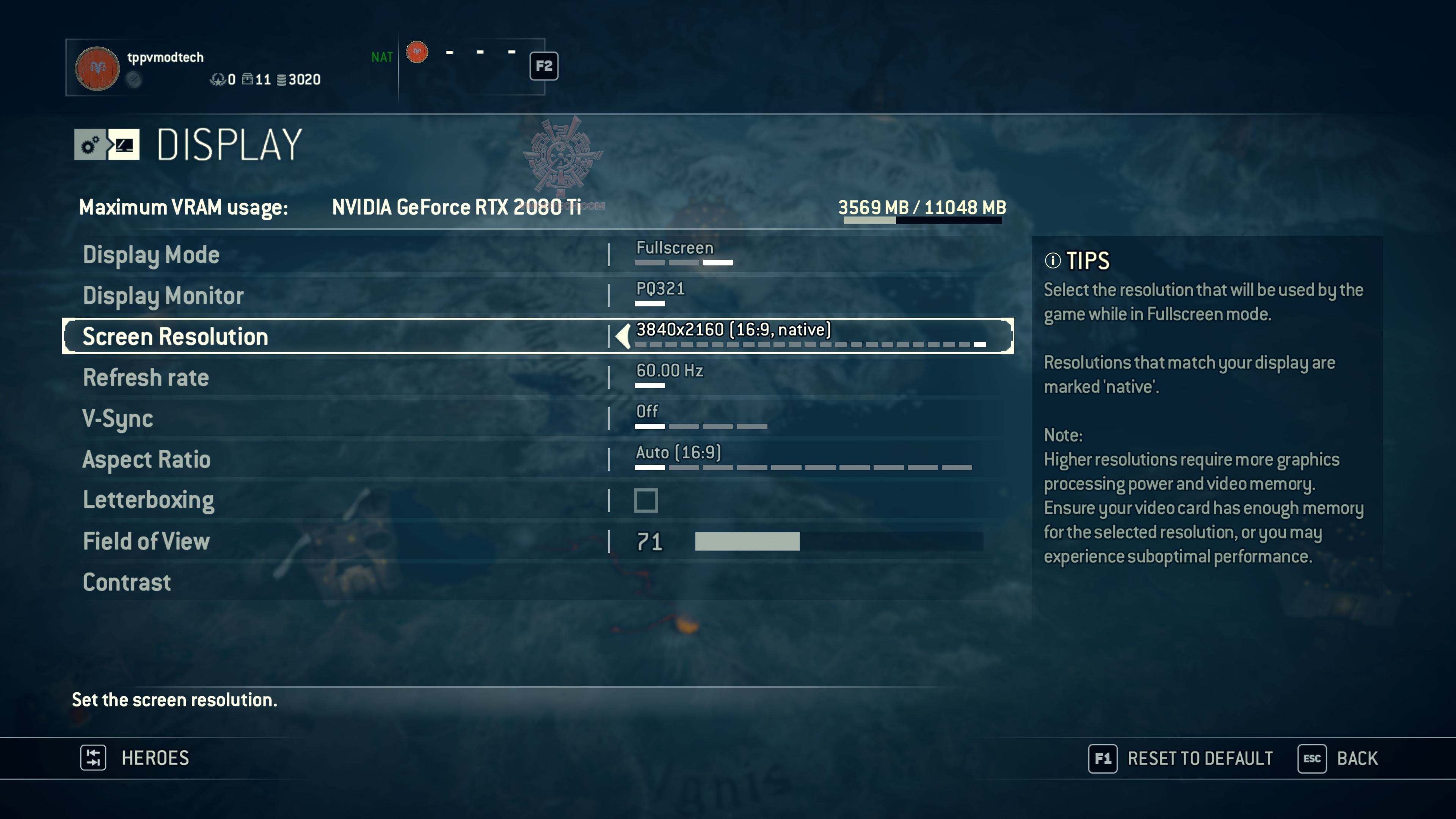This screenshot has height=819, width=1456.
Task: Click the gear settings icon beside DISPLAY
Action: point(90,145)
